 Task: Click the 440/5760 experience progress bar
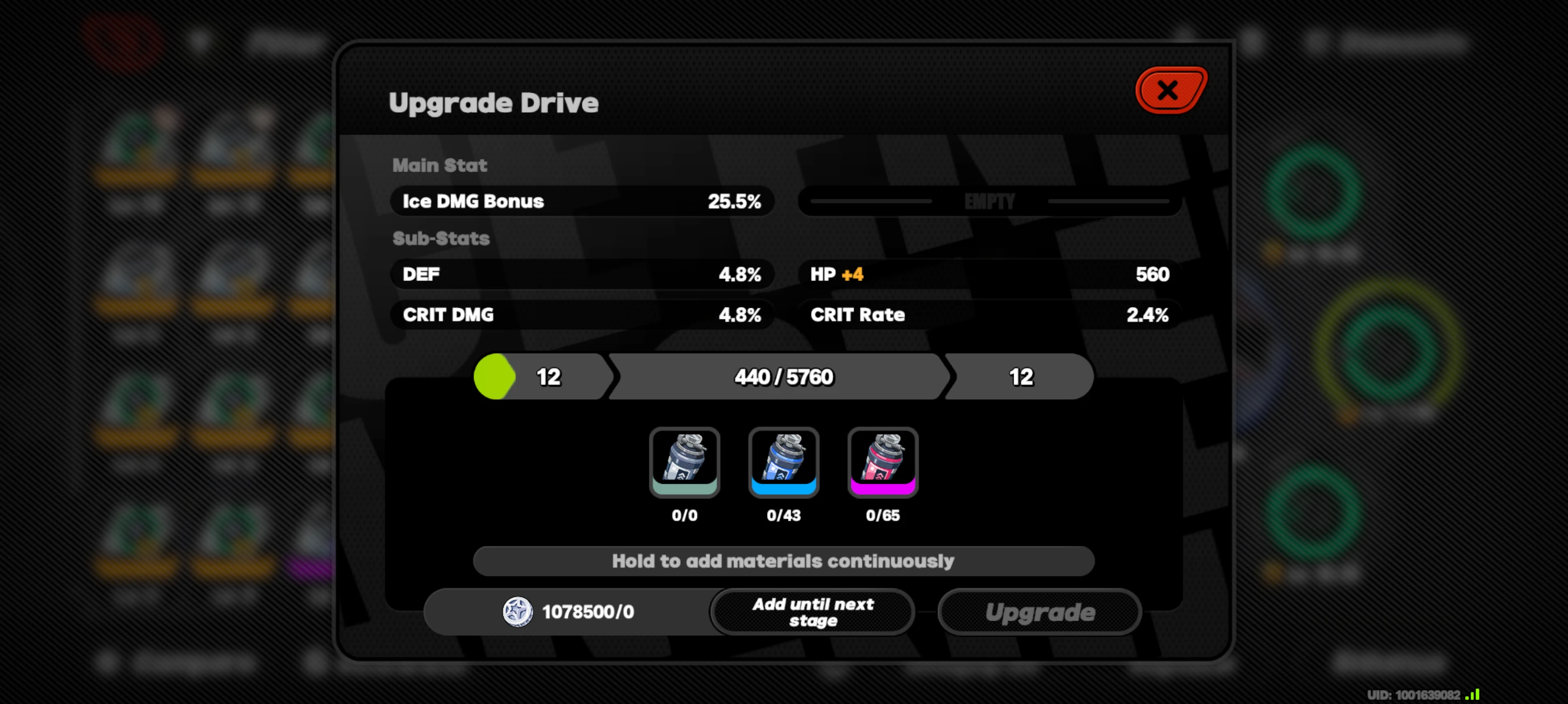782,377
